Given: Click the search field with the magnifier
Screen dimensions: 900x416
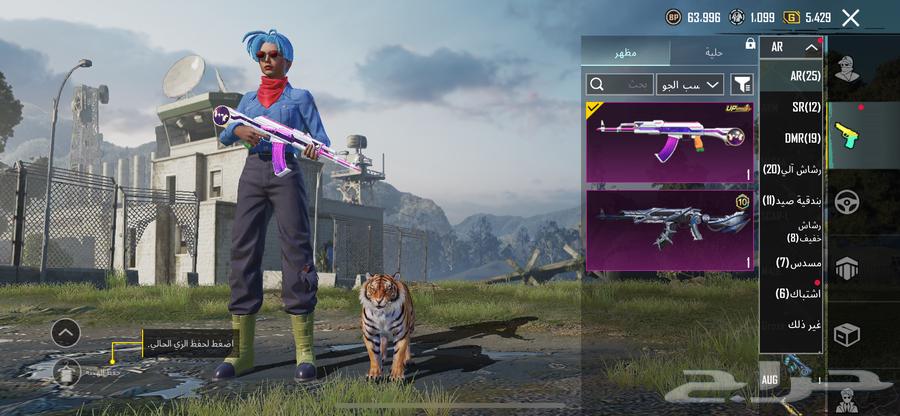Looking at the screenshot, I should [618, 84].
